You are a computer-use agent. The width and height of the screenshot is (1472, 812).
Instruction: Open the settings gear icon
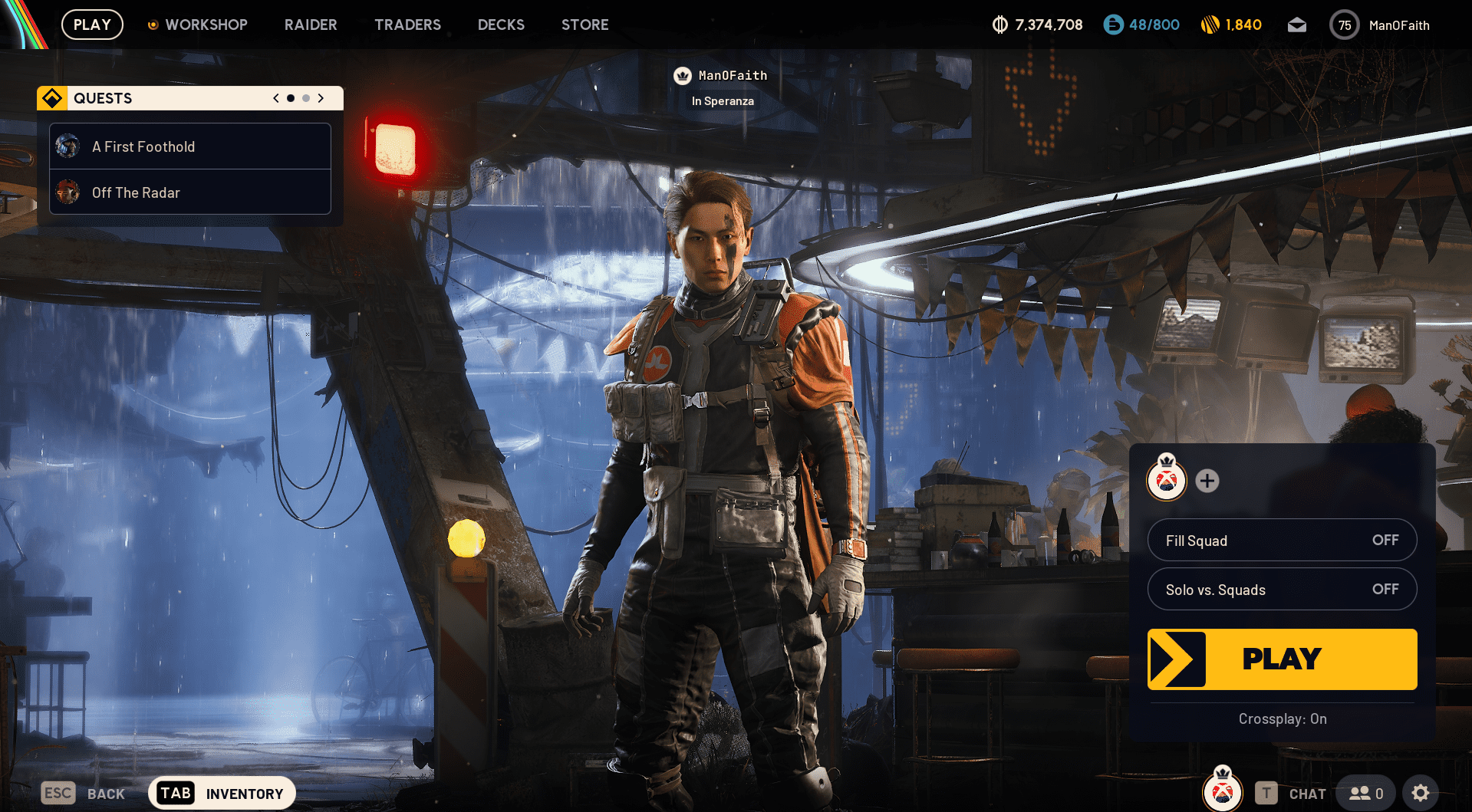pyautogui.click(x=1421, y=792)
